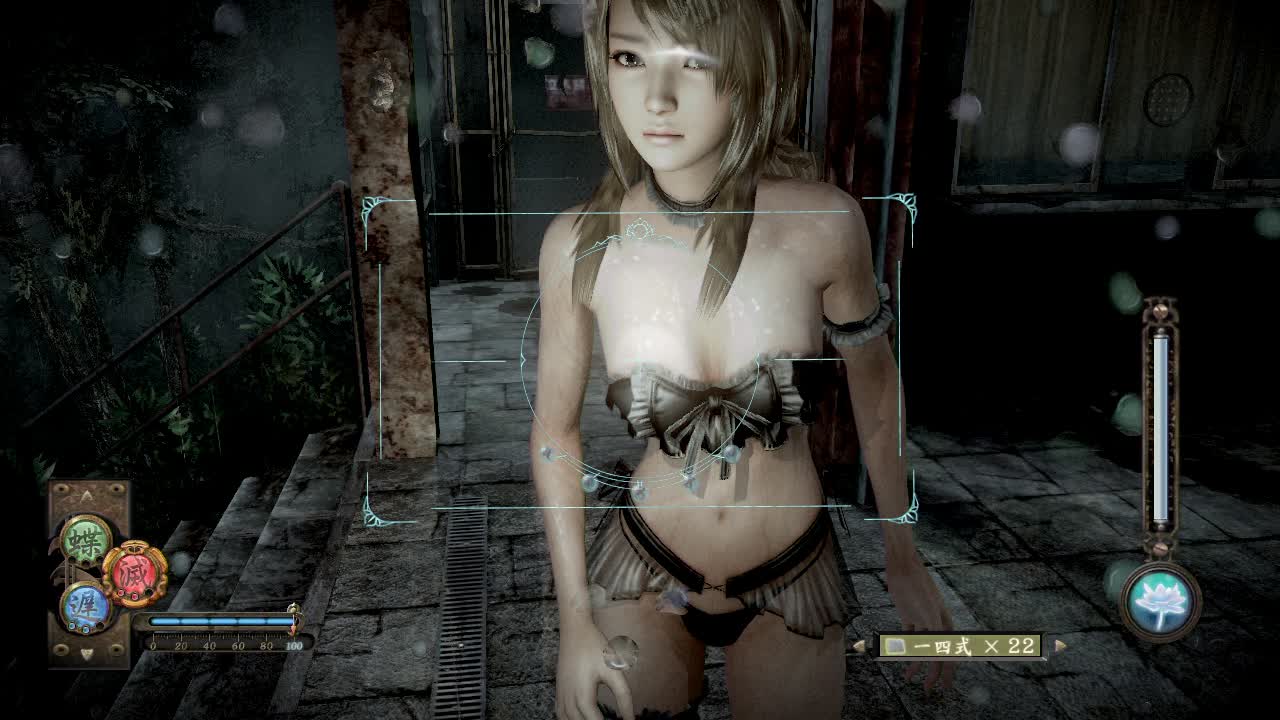Choose the blue 遅 lens
The width and height of the screenshot is (1280, 720).
pyautogui.click(x=84, y=607)
